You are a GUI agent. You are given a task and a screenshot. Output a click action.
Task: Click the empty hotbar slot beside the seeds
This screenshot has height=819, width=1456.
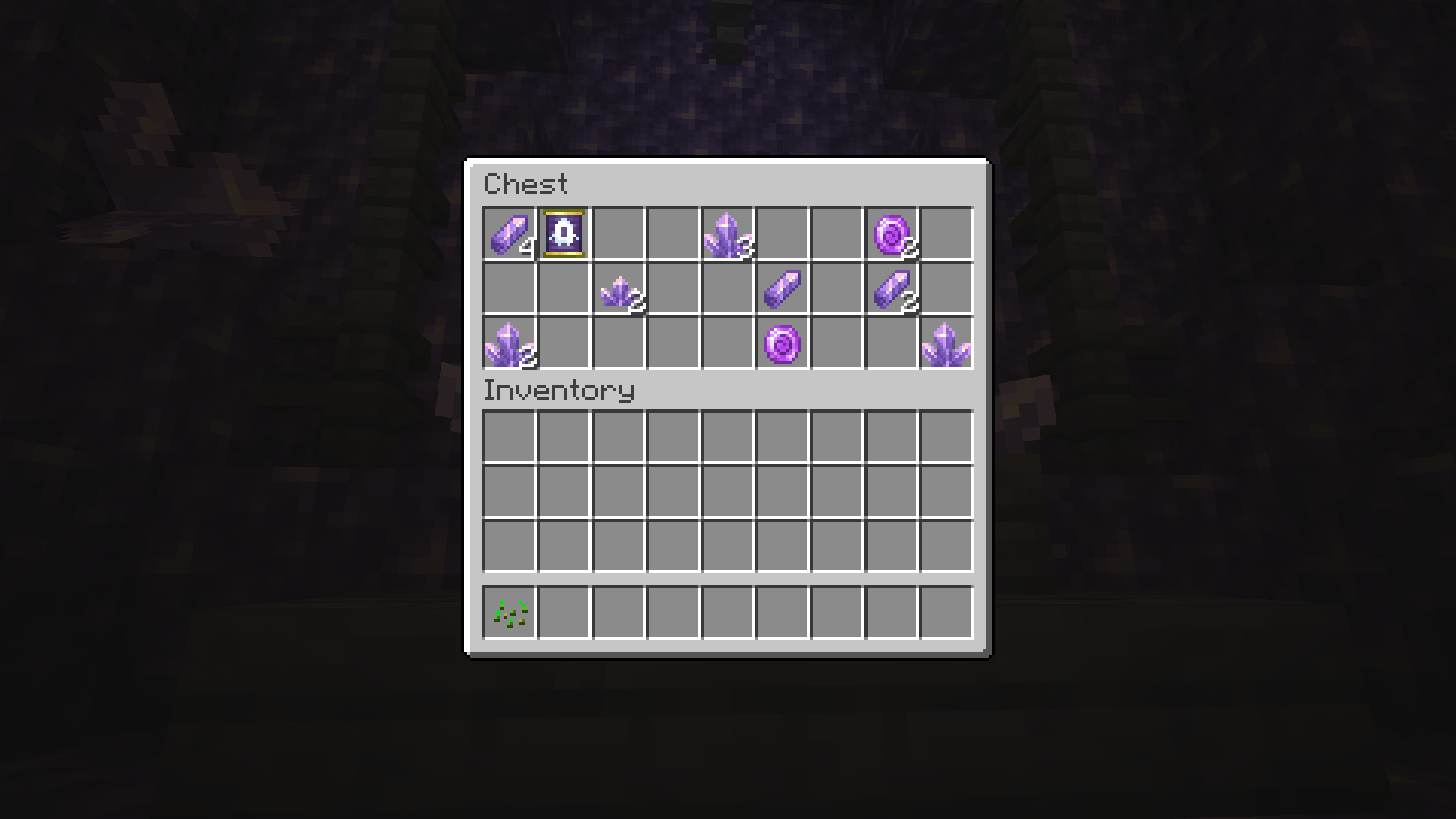(563, 613)
